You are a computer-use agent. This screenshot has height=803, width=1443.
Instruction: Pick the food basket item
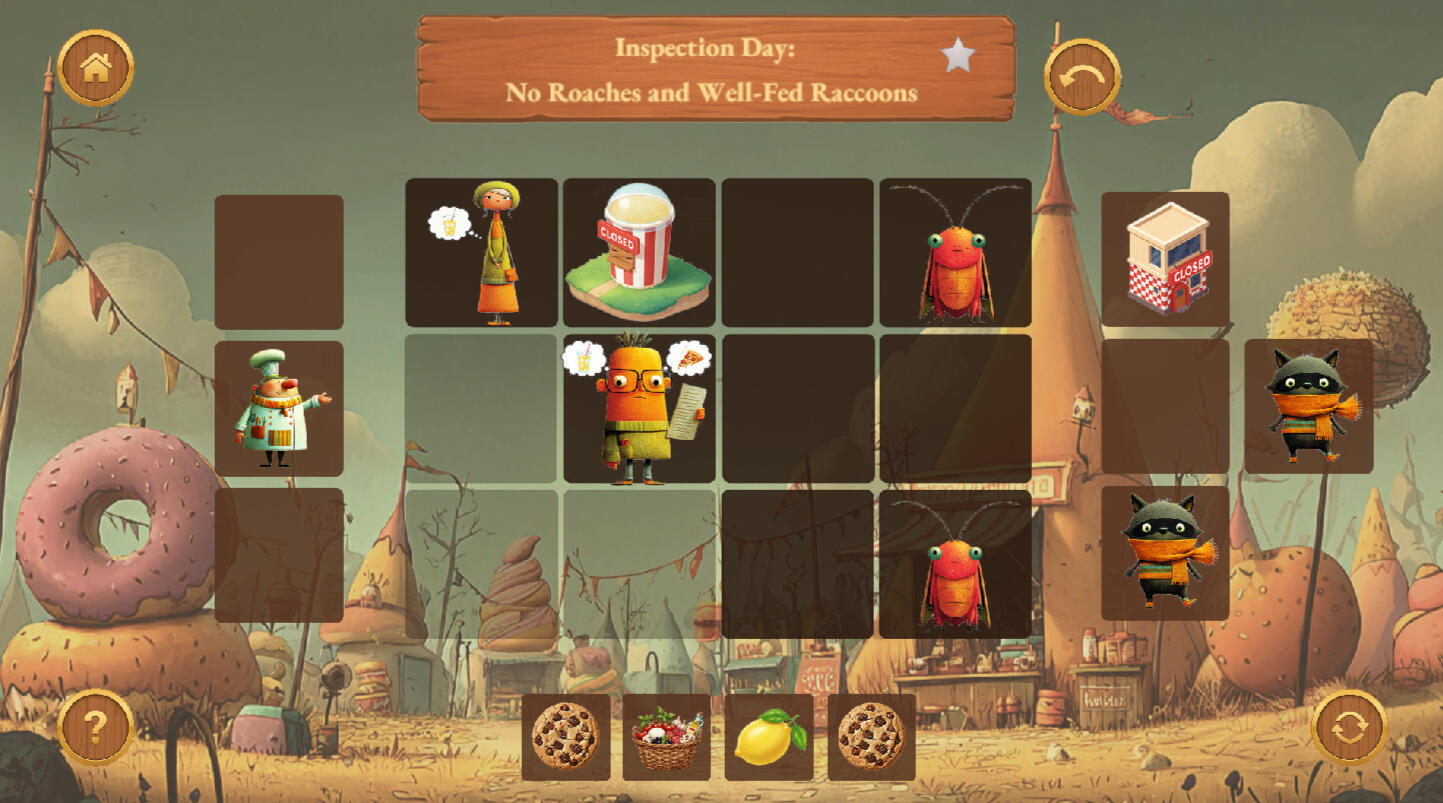[x=667, y=738]
